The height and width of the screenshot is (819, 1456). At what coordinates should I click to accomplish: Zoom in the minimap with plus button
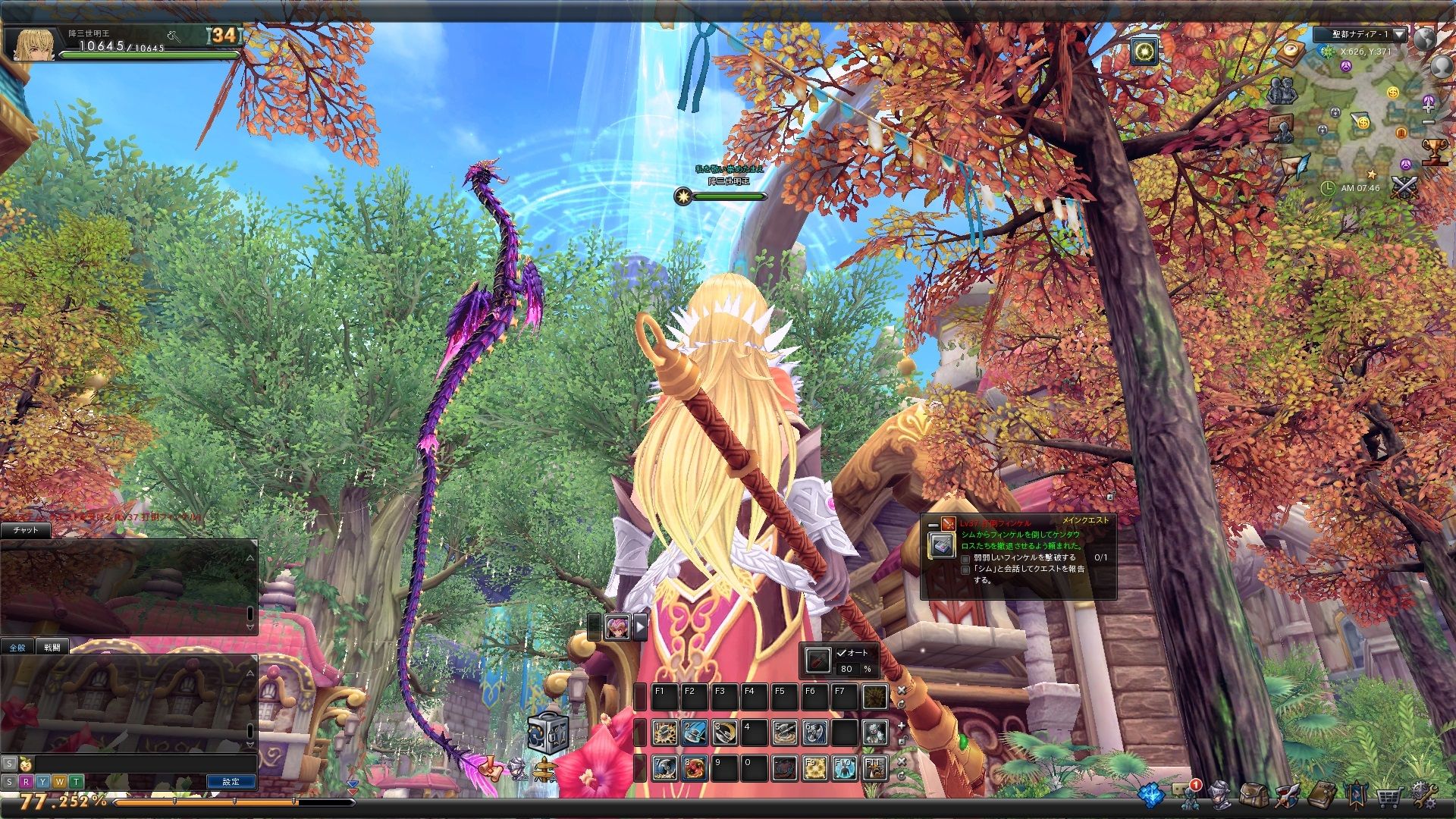1429,107
